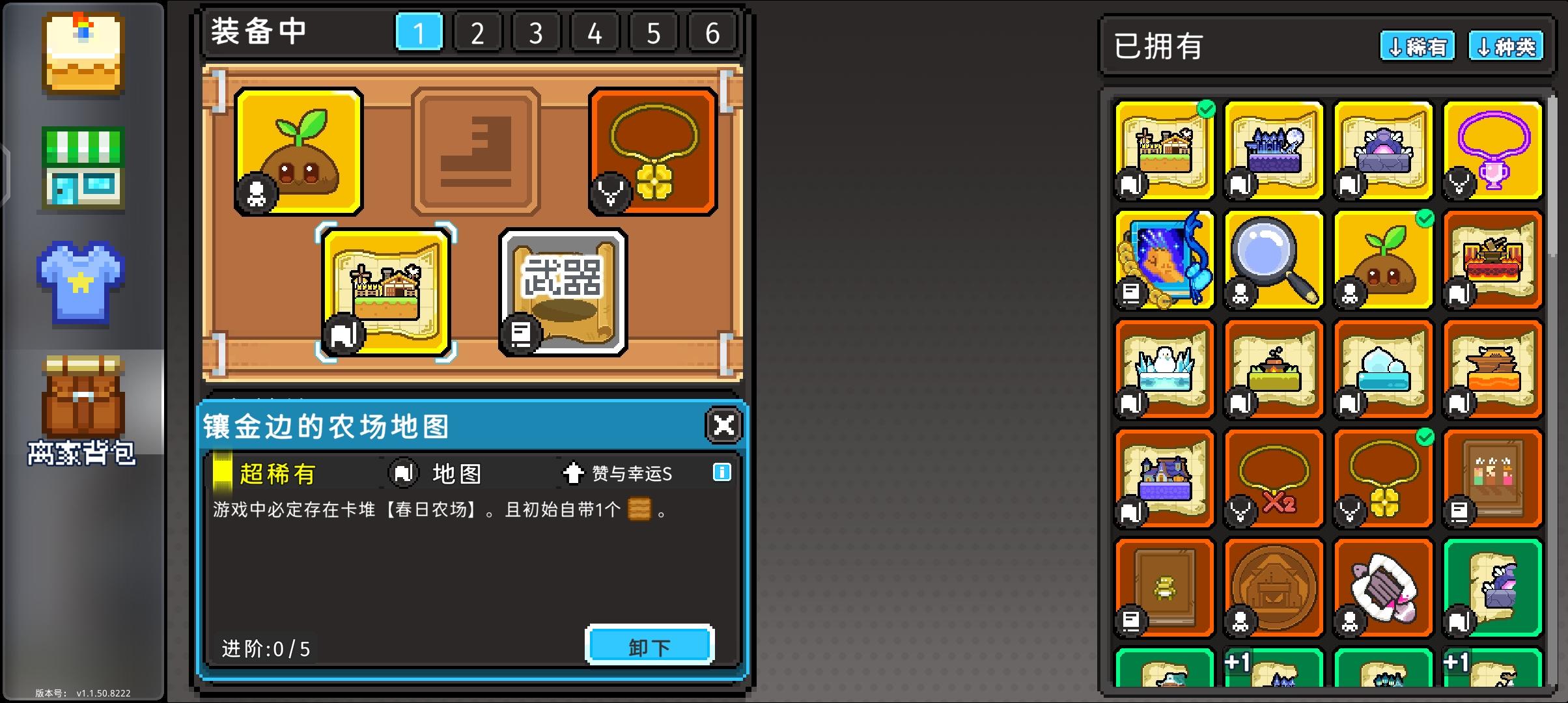Switch to loadout tab 2
Viewport: 1568px width, 703px height.
(x=477, y=31)
